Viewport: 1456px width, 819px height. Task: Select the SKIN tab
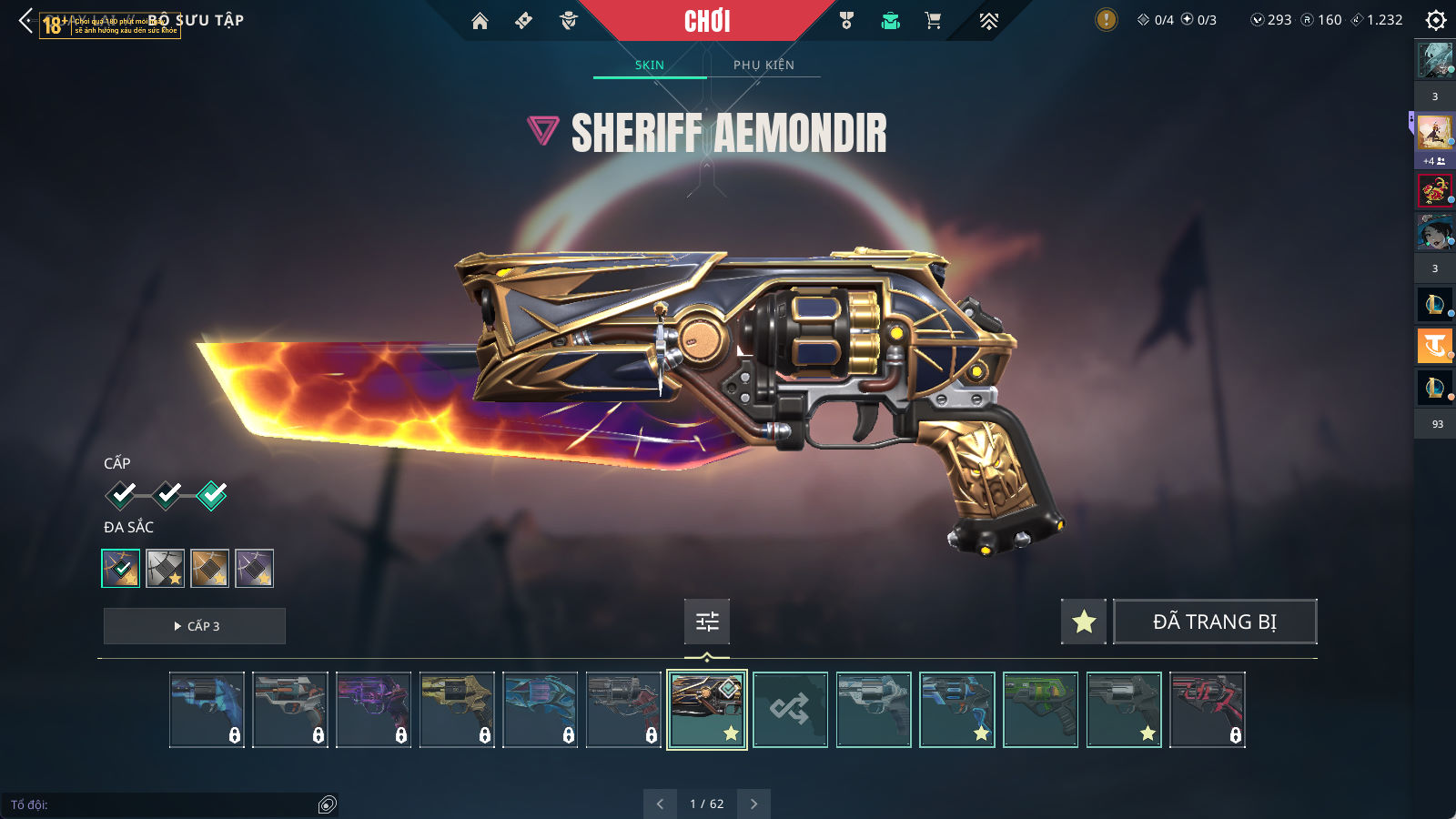point(650,65)
